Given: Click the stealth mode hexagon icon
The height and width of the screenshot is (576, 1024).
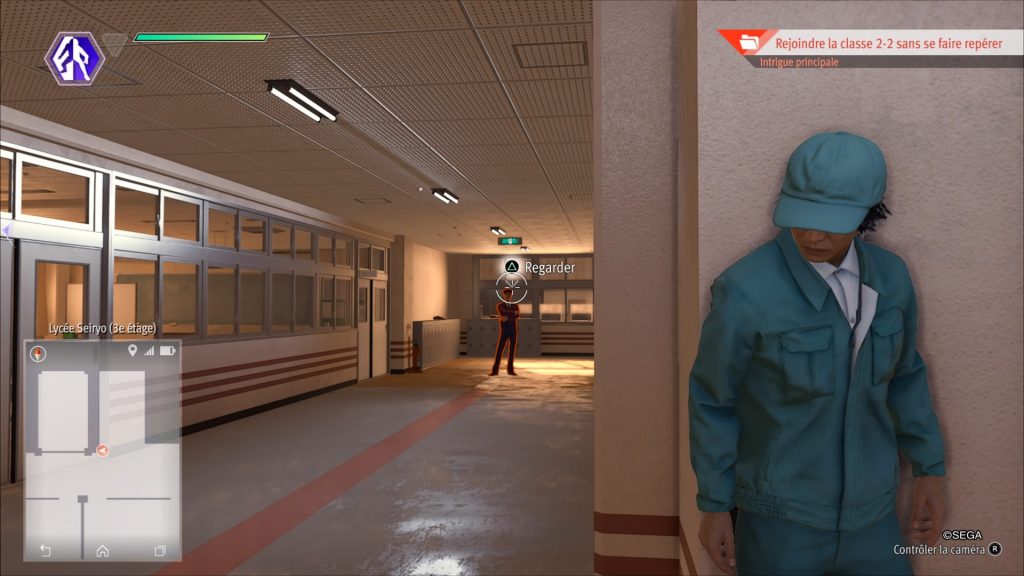Looking at the screenshot, I should [75, 56].
